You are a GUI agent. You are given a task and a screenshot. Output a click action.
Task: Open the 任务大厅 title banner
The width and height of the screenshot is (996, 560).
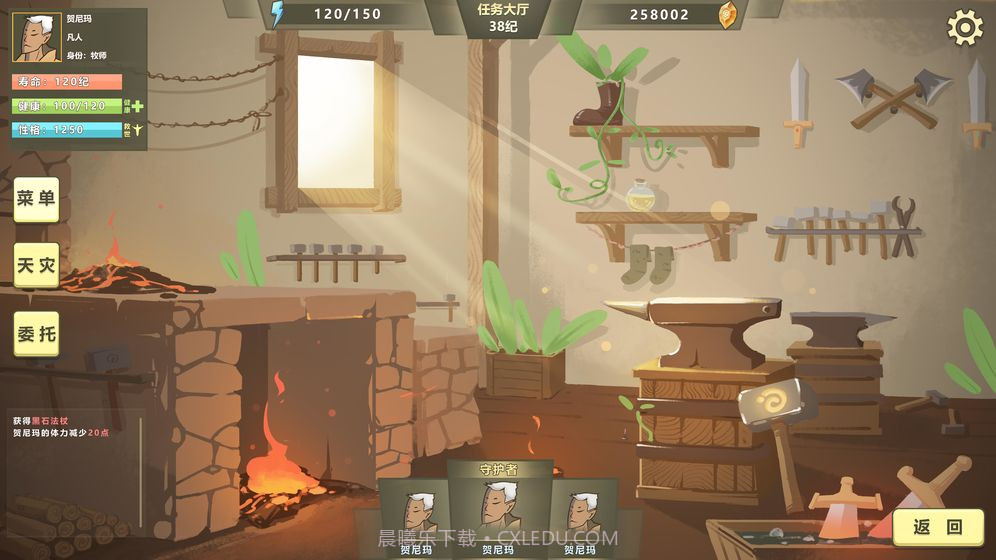(x=503, y=18)
